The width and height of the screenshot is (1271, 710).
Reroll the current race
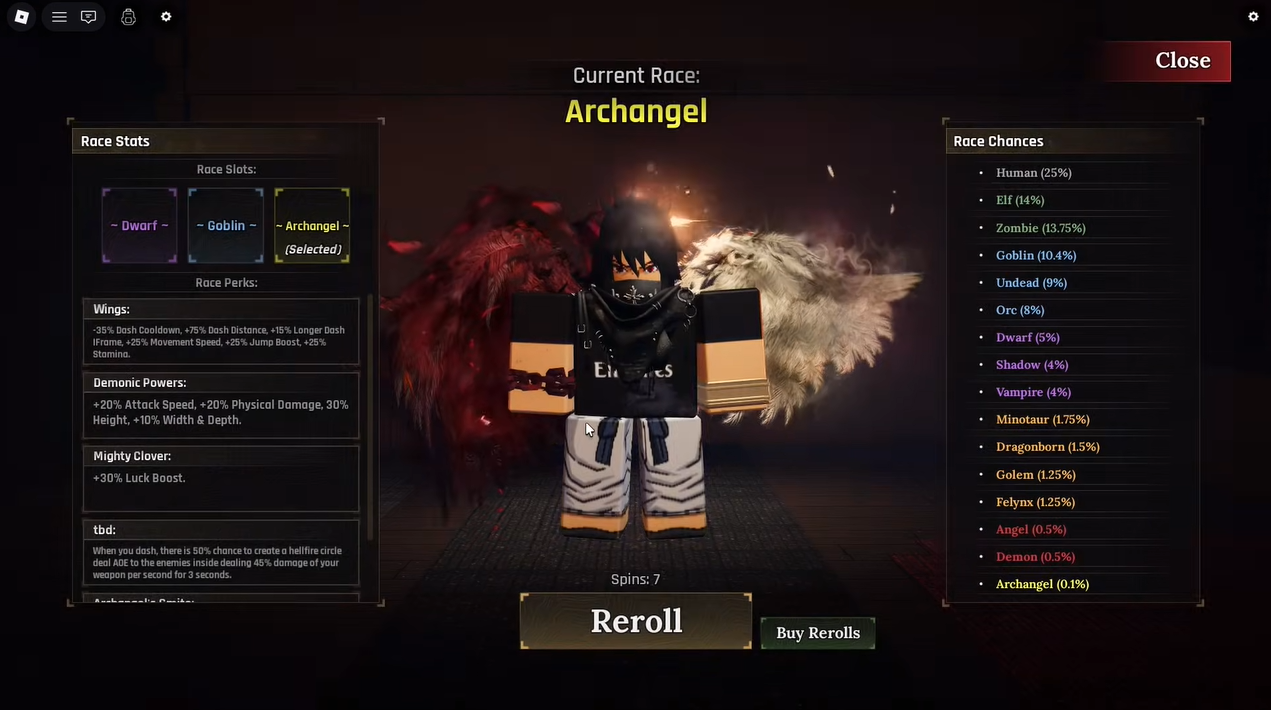(636, 621)
